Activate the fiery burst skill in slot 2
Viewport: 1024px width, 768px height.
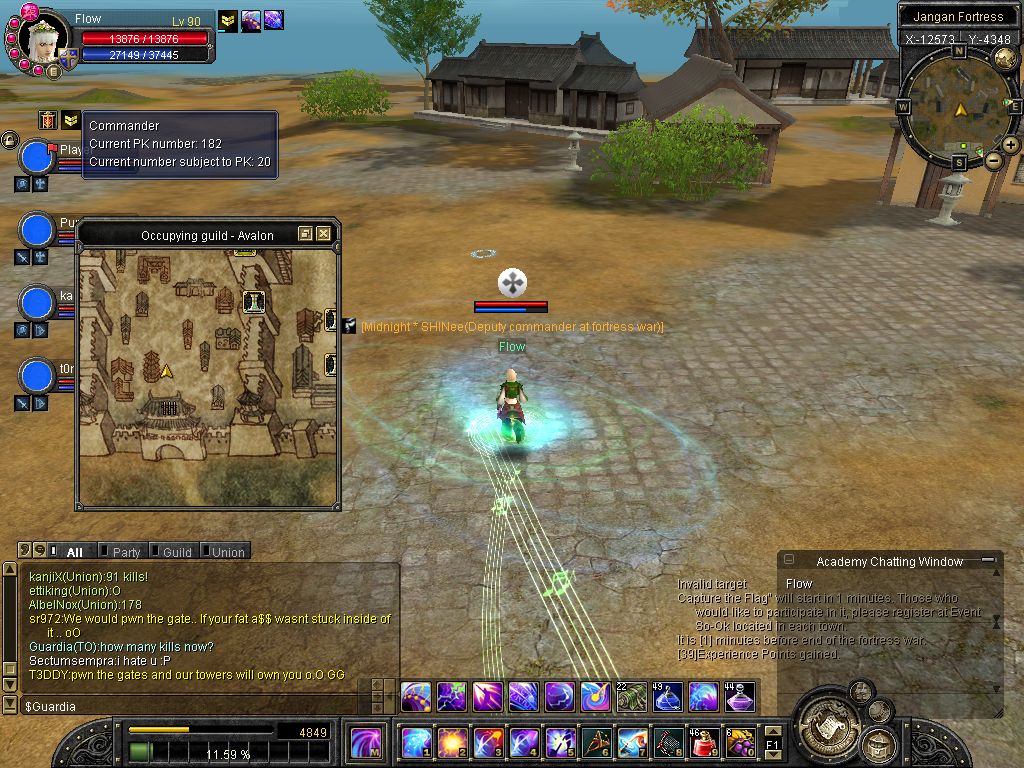(x=451, y=743)
